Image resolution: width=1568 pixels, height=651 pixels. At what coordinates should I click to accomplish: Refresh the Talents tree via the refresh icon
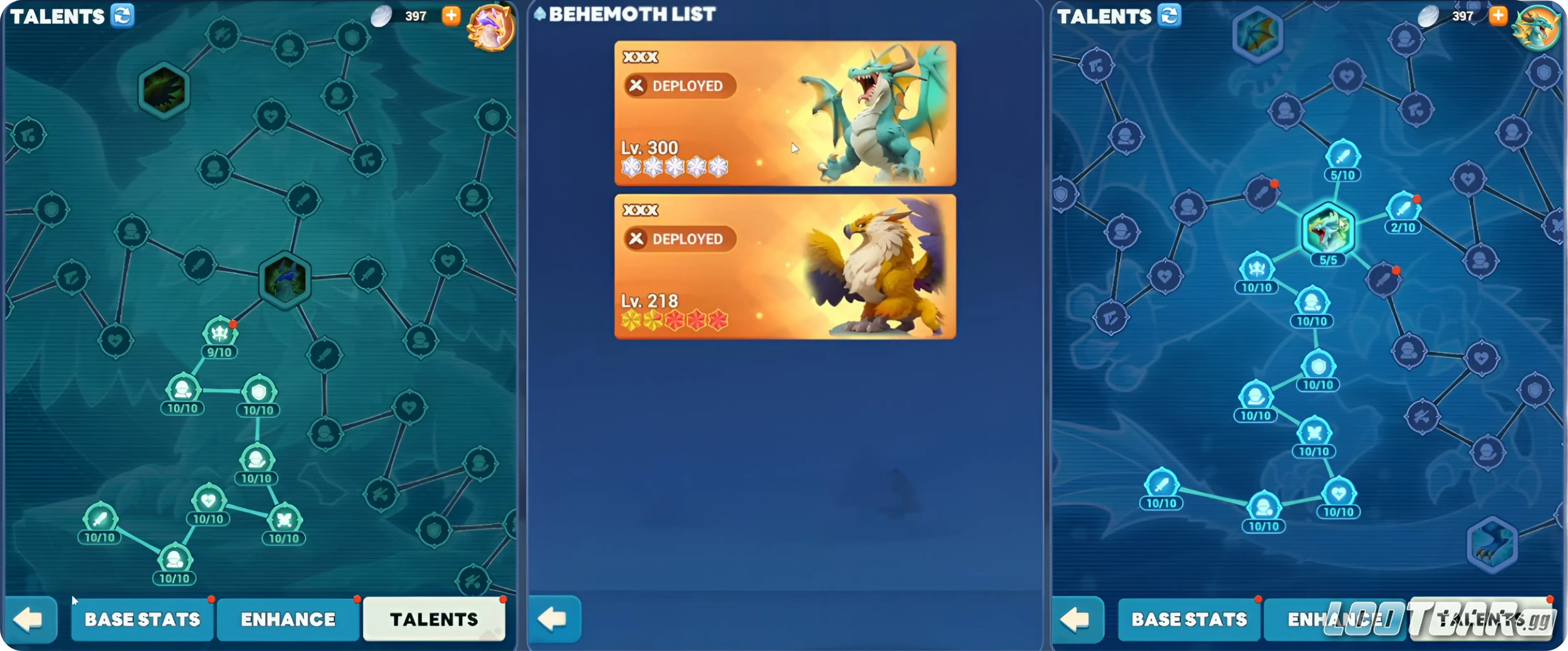pyautogui.click(x=124, y=16)
